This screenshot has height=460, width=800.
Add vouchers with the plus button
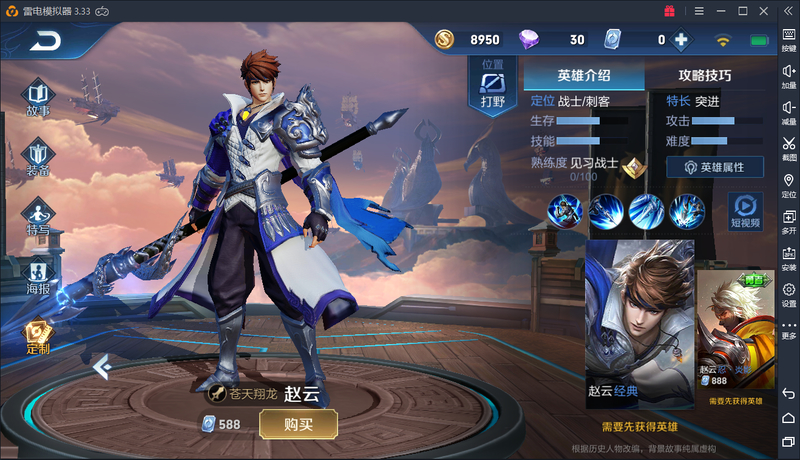pyautogui.click(x=681, y=40)
